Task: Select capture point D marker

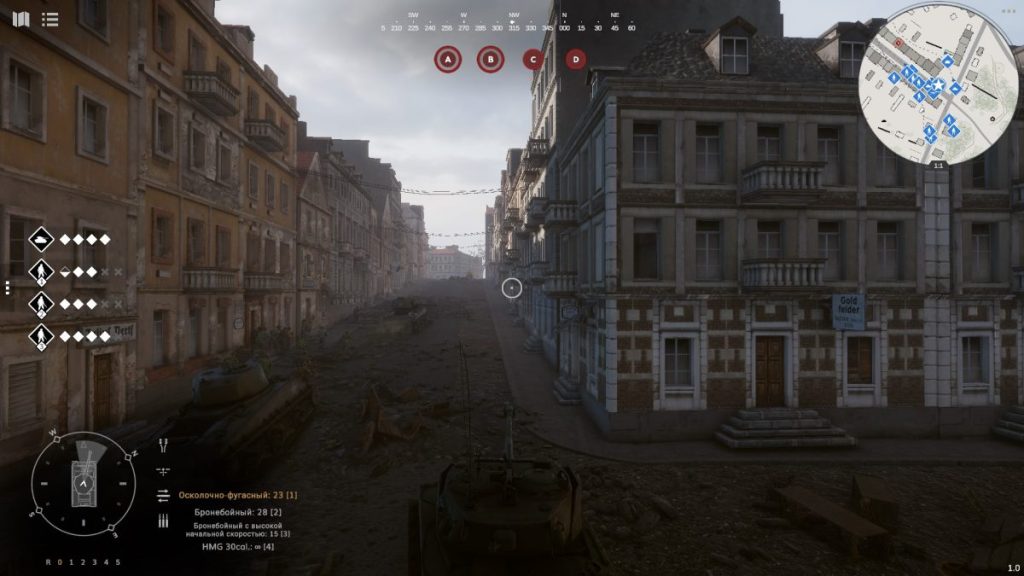Action: 576,60
